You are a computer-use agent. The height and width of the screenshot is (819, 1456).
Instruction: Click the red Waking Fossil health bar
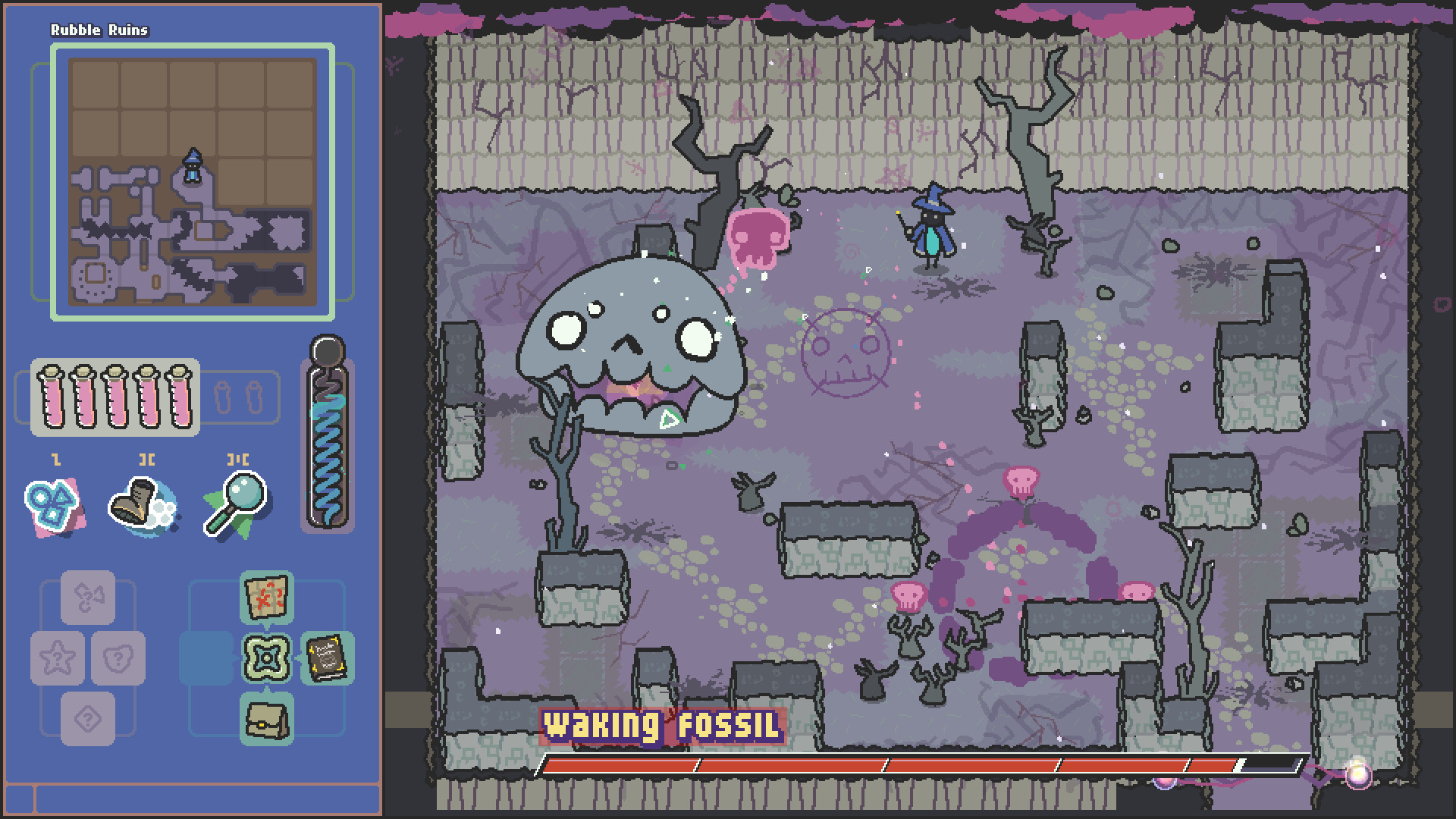(910, 765)
